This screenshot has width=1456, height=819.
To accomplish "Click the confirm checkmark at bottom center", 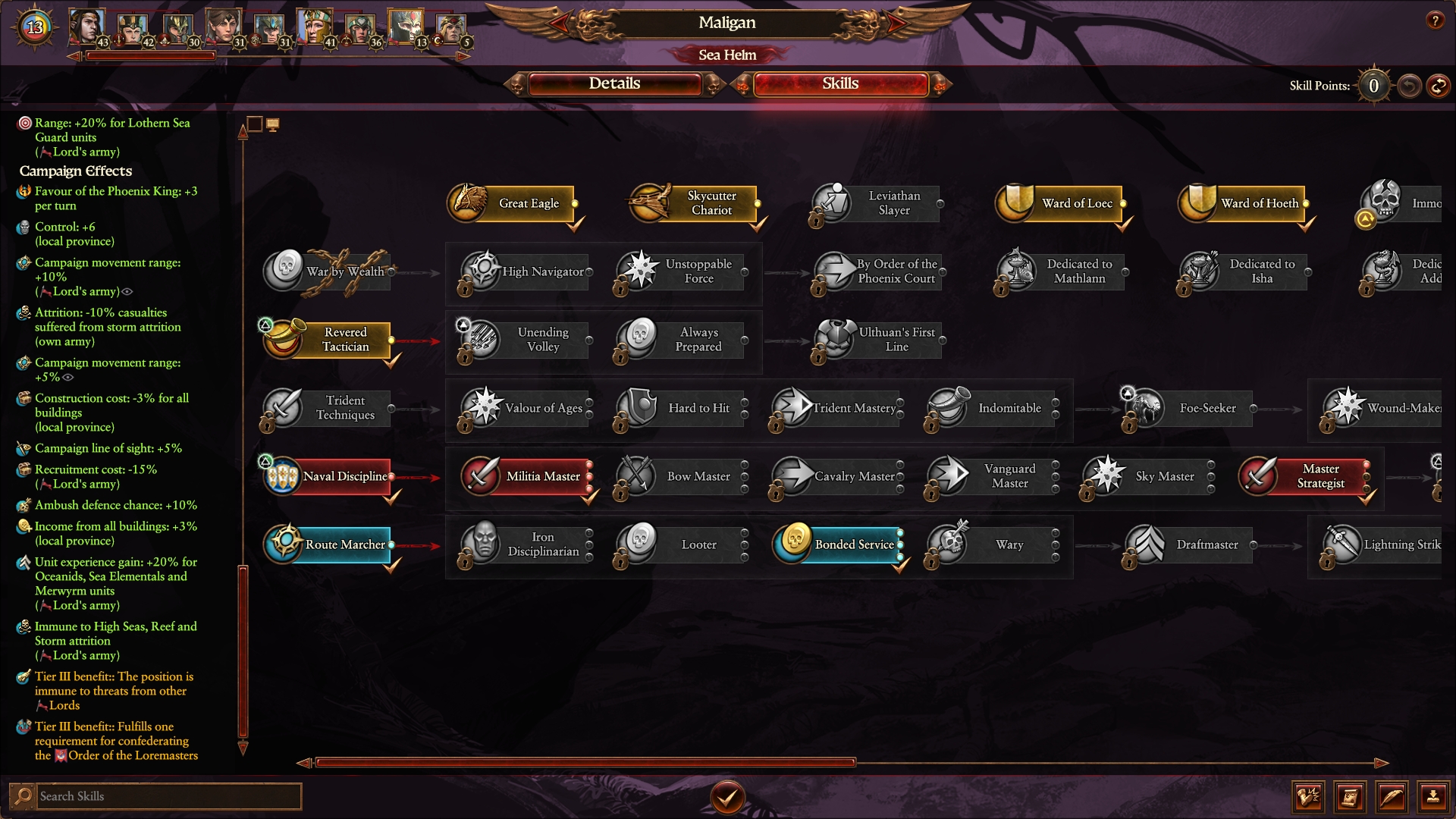I will pyautogui.click(x=727, y=798).
